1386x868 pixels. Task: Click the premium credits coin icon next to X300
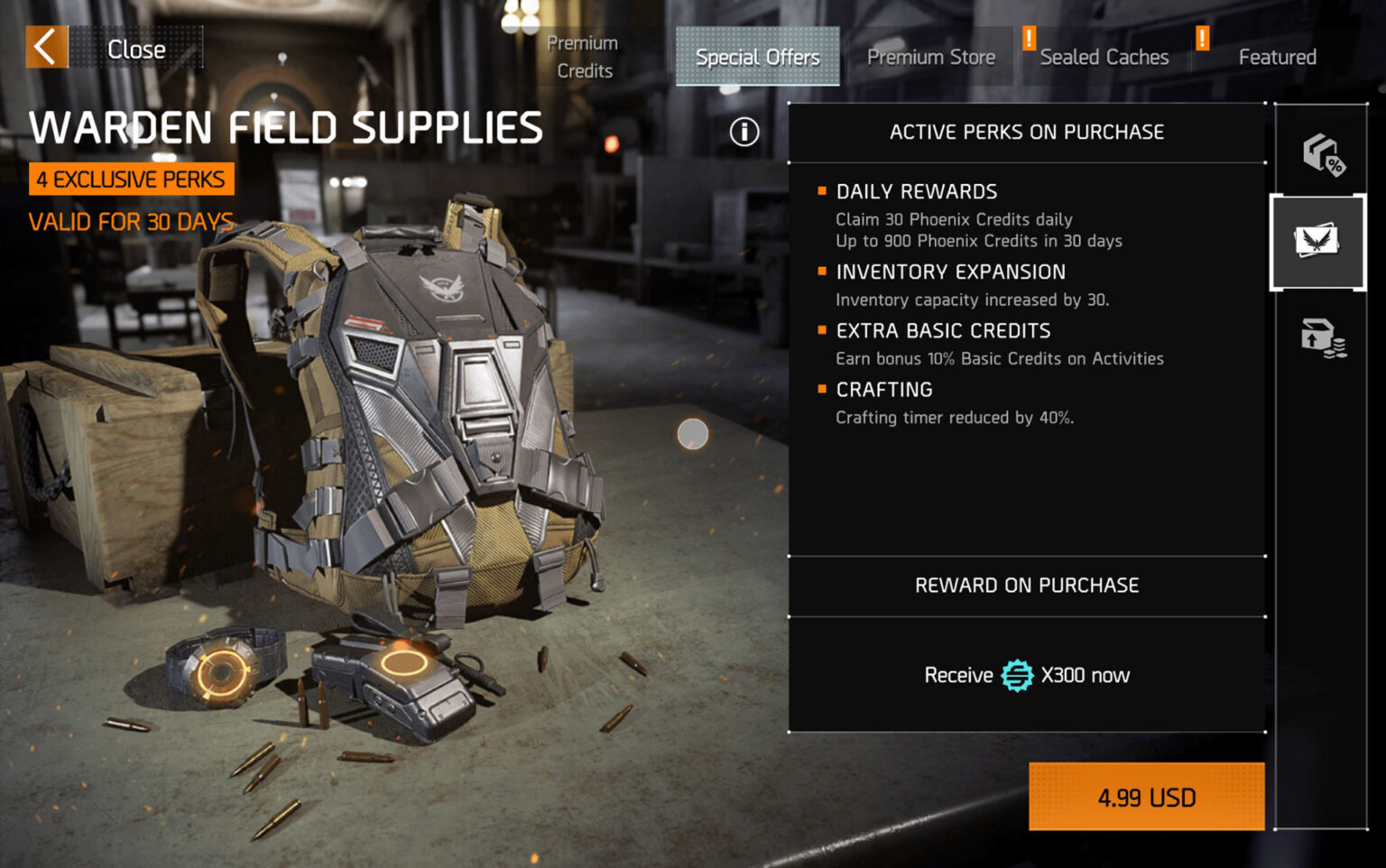pos(1018,674)
